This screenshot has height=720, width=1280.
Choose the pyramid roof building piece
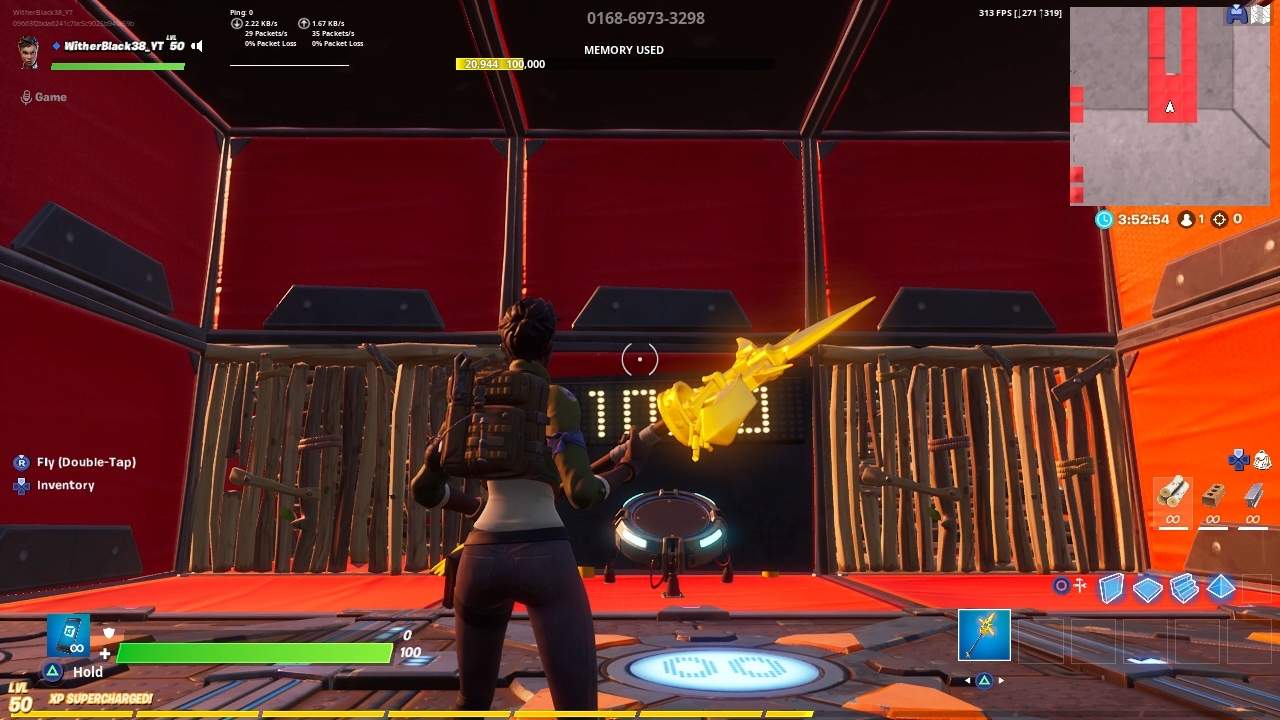tap(1221, 588)
